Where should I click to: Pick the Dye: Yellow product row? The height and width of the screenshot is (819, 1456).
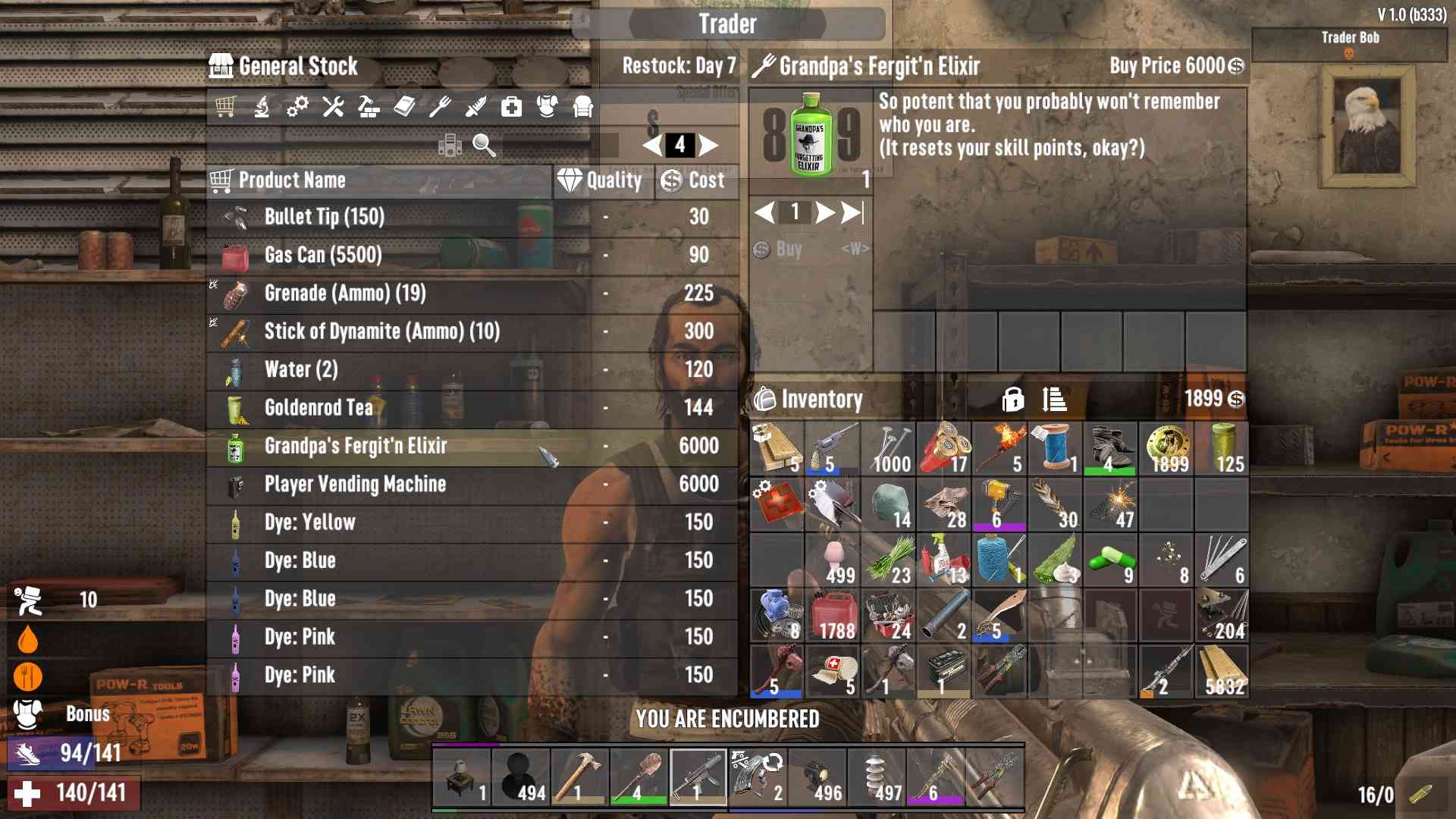click(x=470, y=522)
